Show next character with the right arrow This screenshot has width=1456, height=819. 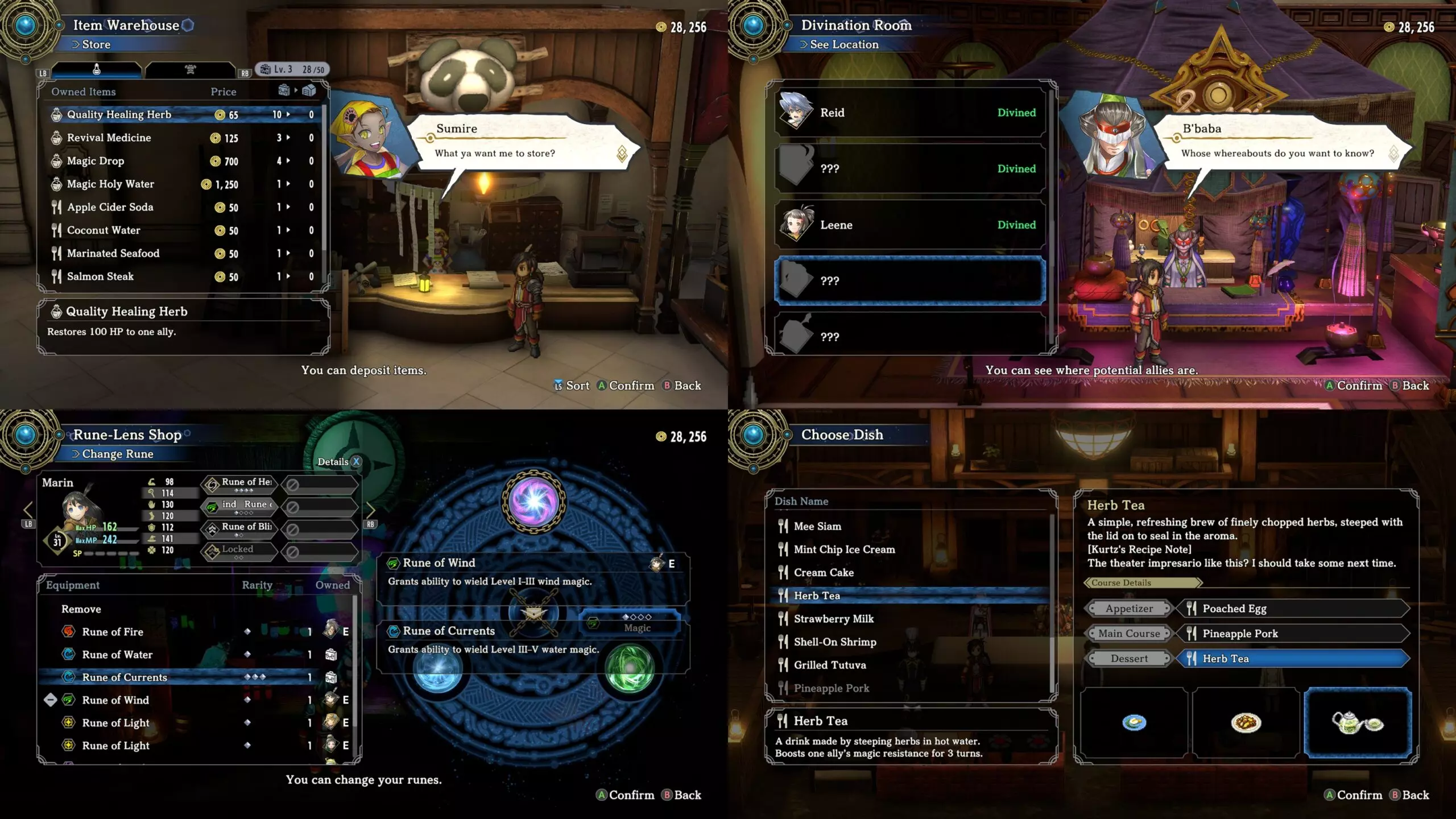point(370,510)
